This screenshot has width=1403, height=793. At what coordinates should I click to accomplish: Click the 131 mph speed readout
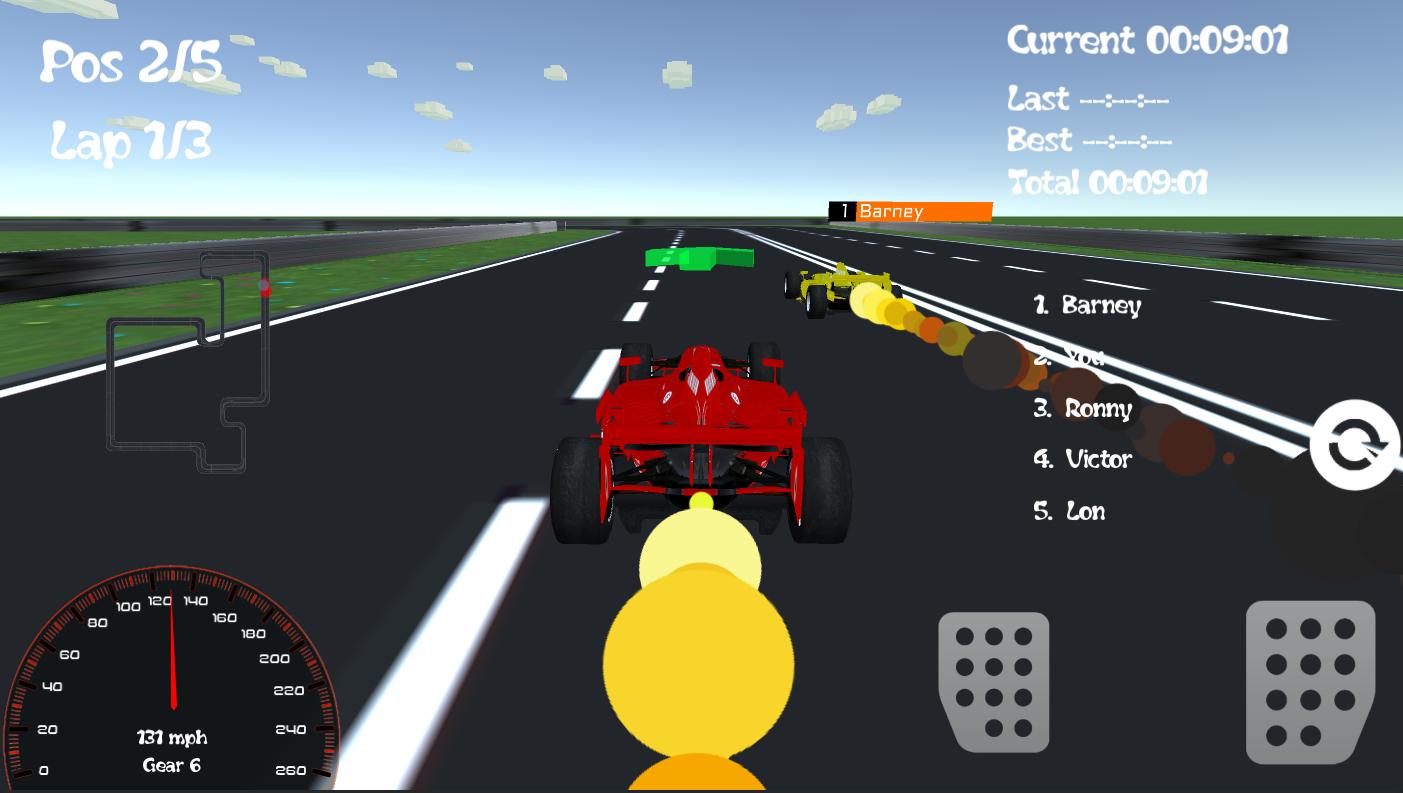tap(172, 738)
